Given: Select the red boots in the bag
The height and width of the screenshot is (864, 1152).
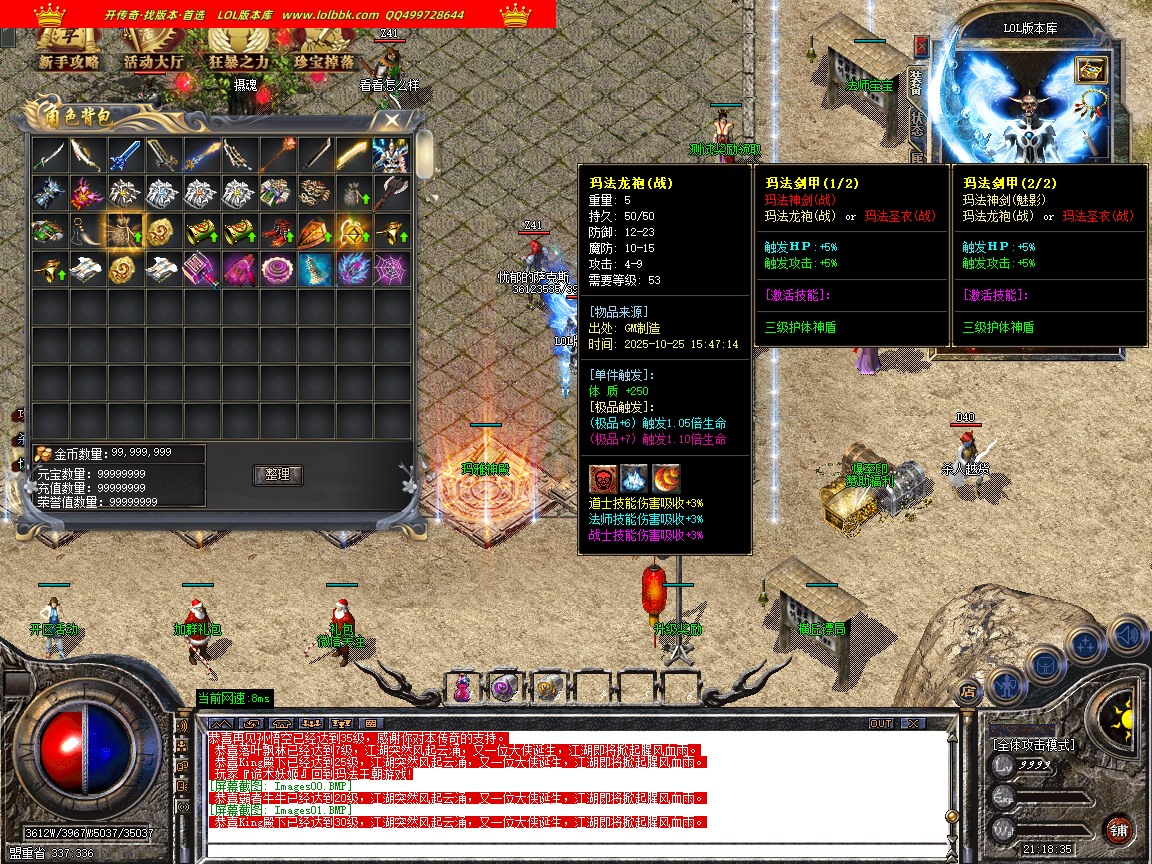Looking at the screenshot, I should pos(277,231).
